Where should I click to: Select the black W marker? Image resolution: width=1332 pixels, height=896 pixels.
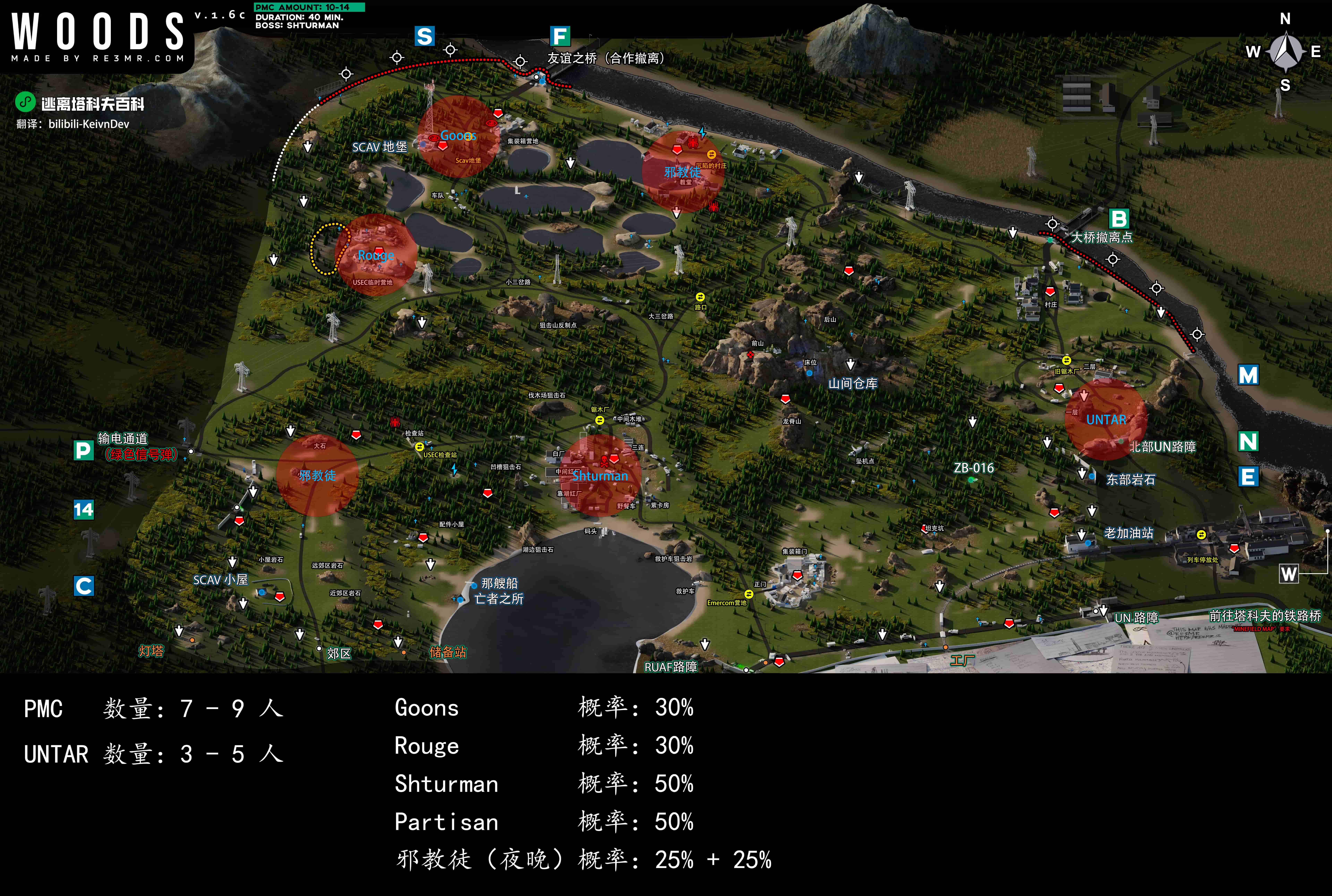coord(1288,574)
